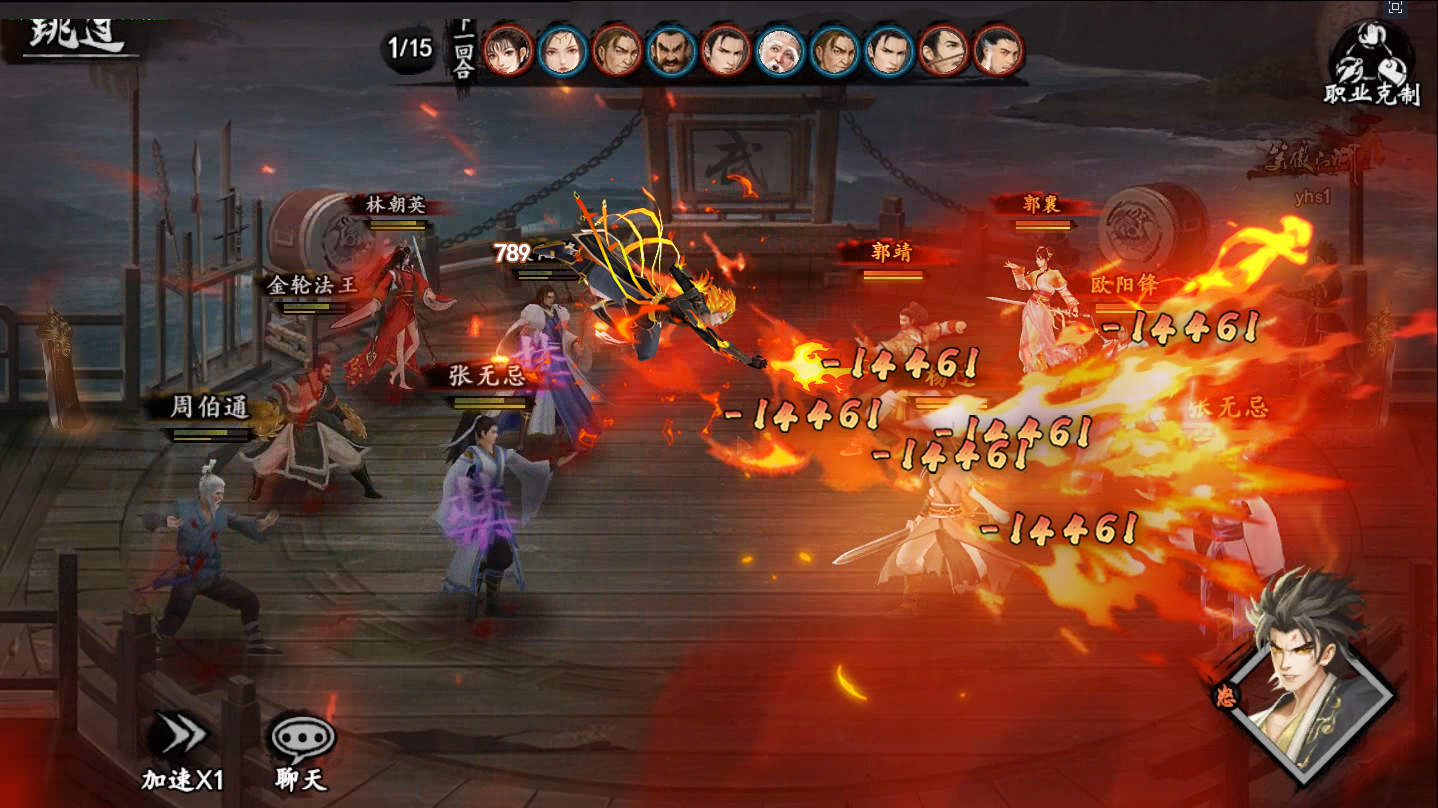1438x808 pixels.
Task: Toggle the 加速X1 battle speed
Action: click(182, 750)
